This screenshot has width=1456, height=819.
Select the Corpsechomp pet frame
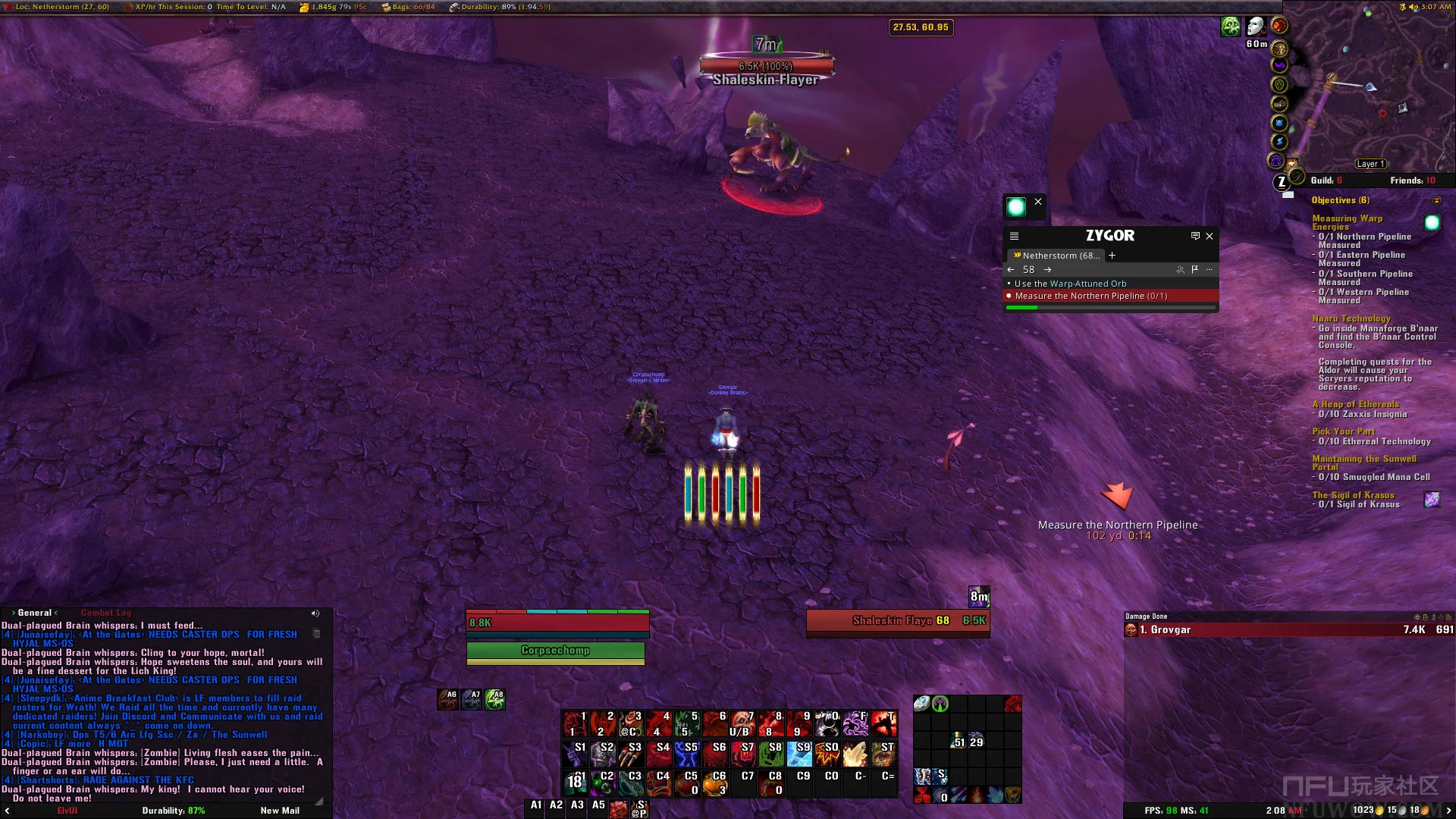555,651
